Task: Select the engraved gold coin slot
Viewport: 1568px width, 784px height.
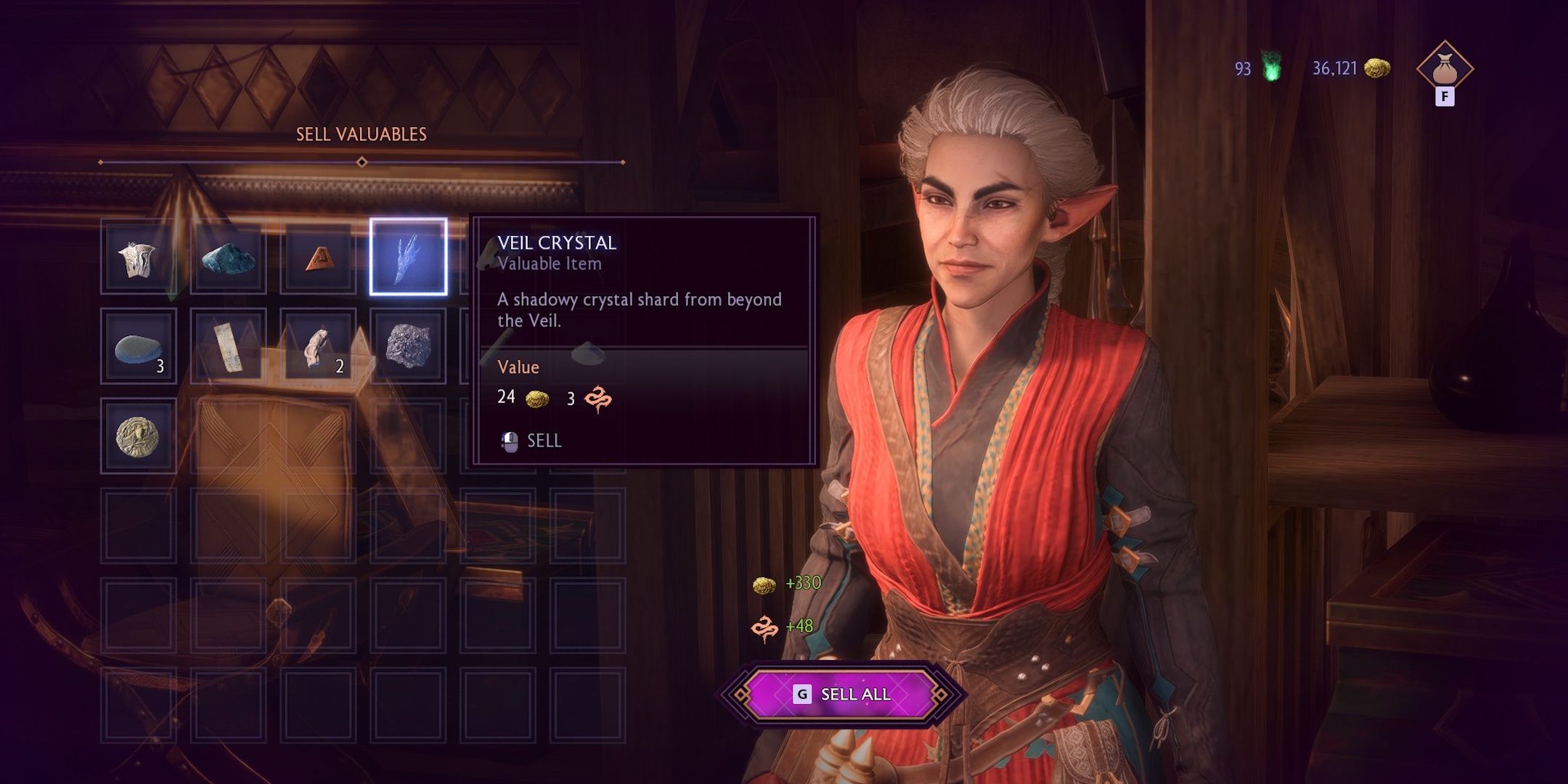Action: point(138,436)
